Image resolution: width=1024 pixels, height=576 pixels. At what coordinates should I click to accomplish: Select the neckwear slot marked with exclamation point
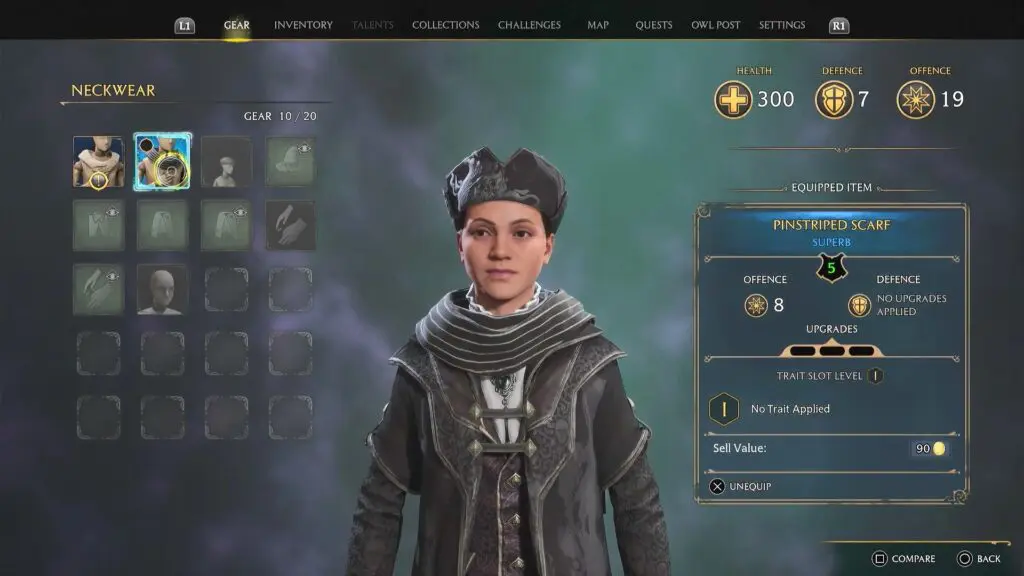click(98, 162)
